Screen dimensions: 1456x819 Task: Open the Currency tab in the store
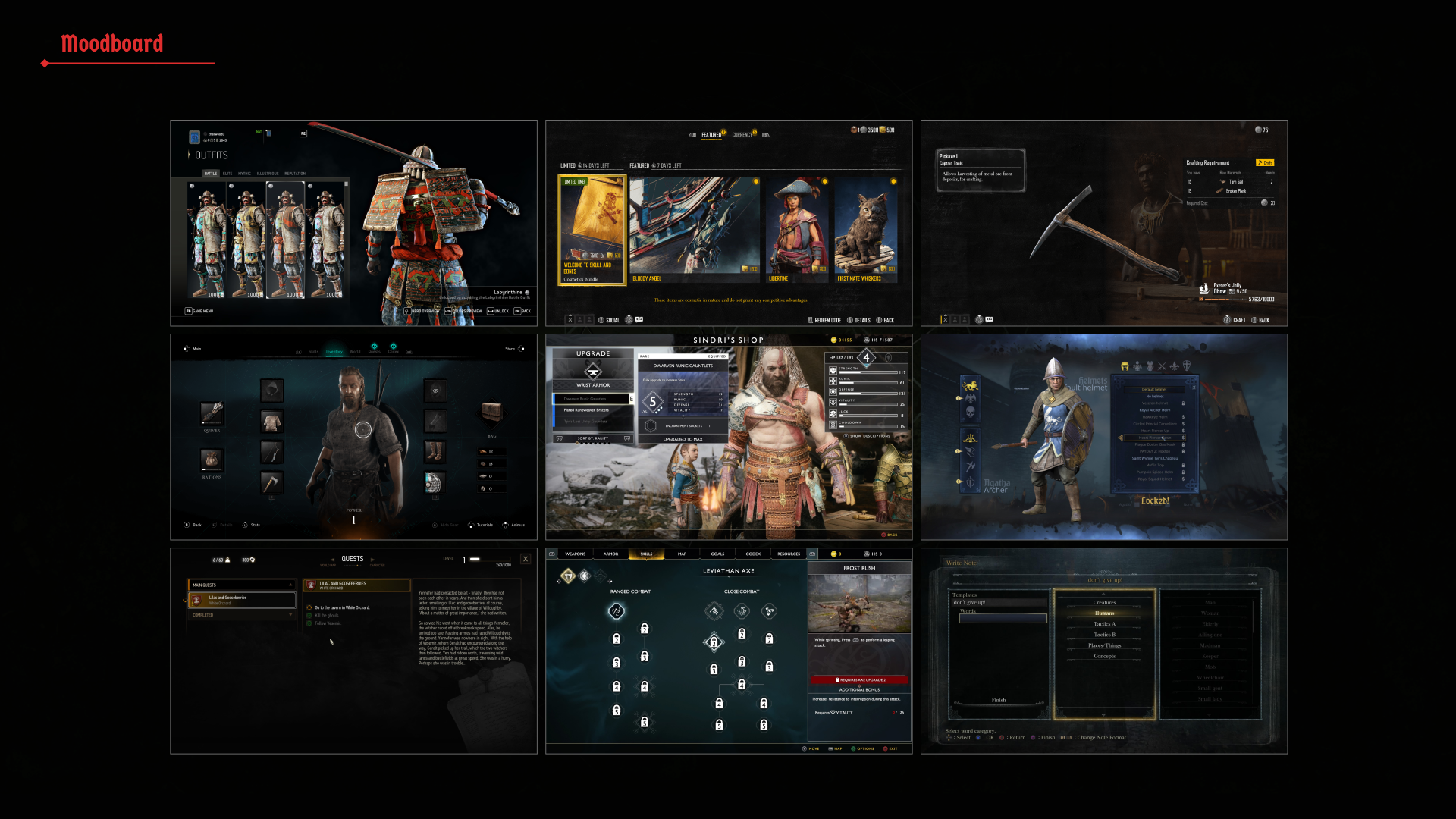(x=742, y=135)
